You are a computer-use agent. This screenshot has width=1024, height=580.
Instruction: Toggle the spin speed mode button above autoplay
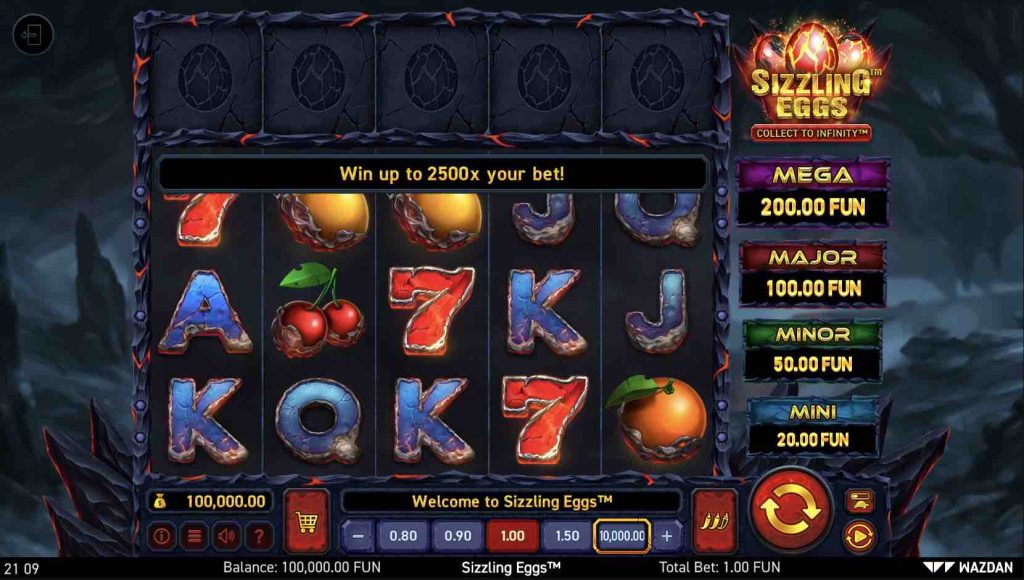859,500
